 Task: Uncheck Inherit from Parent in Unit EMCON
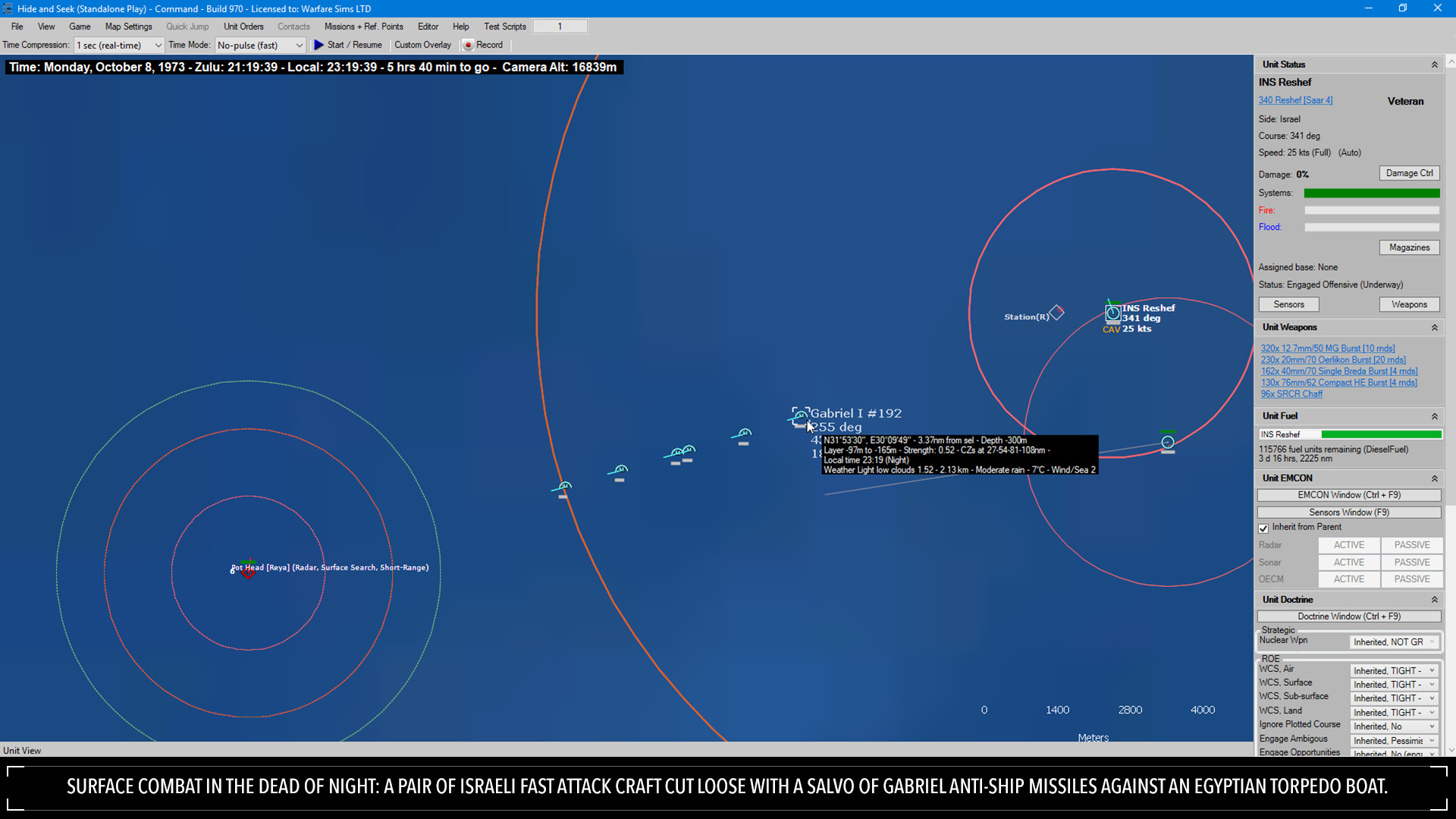coord(1263,528)
